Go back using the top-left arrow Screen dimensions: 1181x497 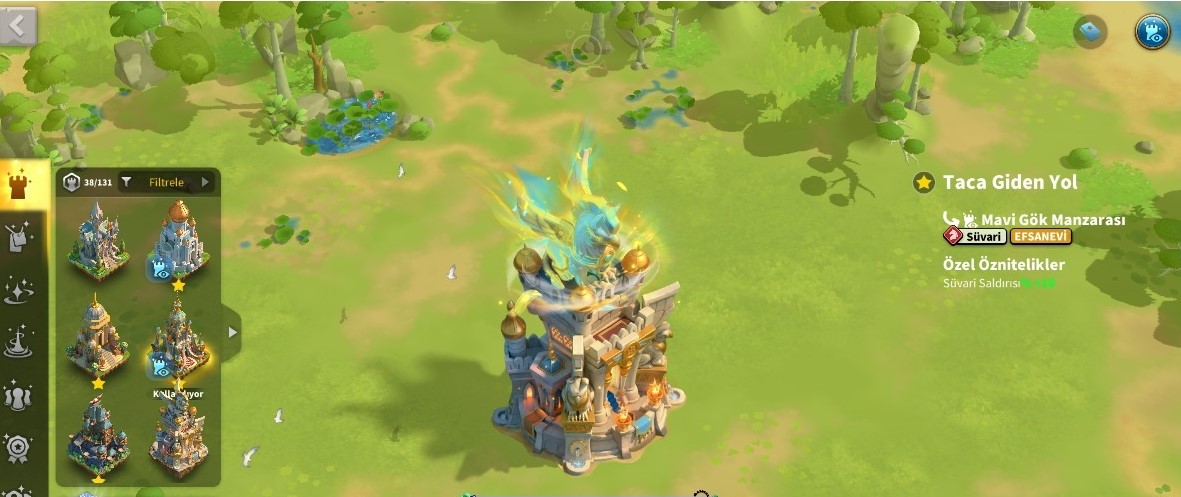click(17, 26)
